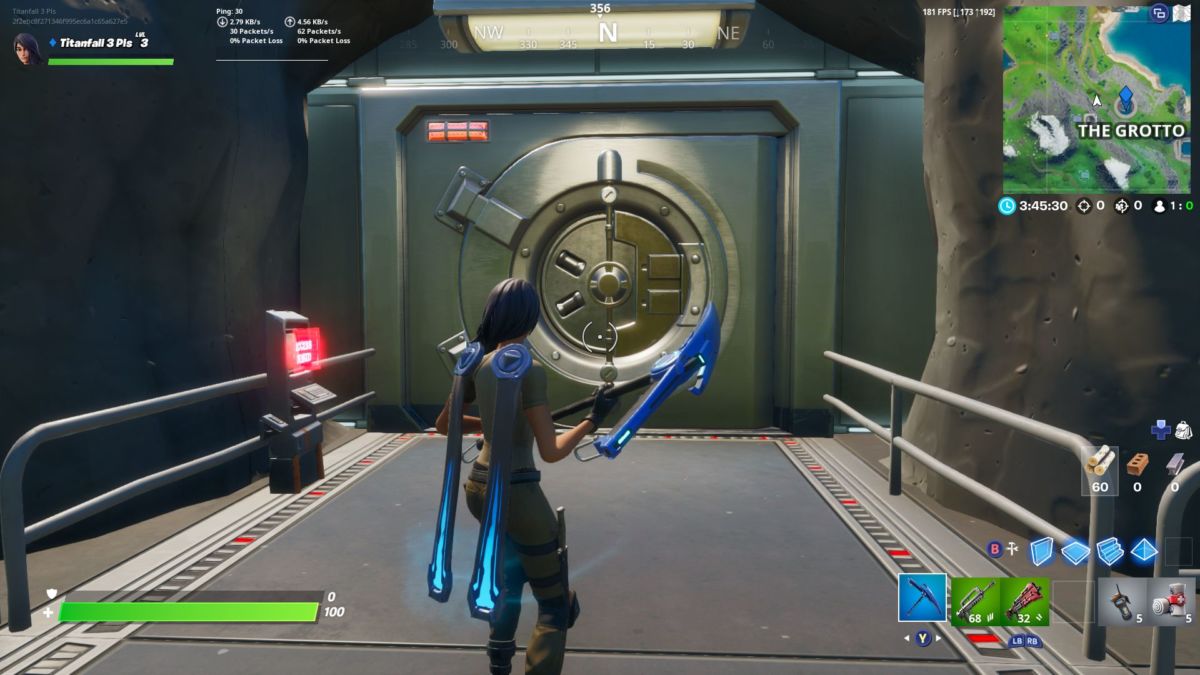Click the Titanfall 3 Pls player avatar

pos(27,47)
